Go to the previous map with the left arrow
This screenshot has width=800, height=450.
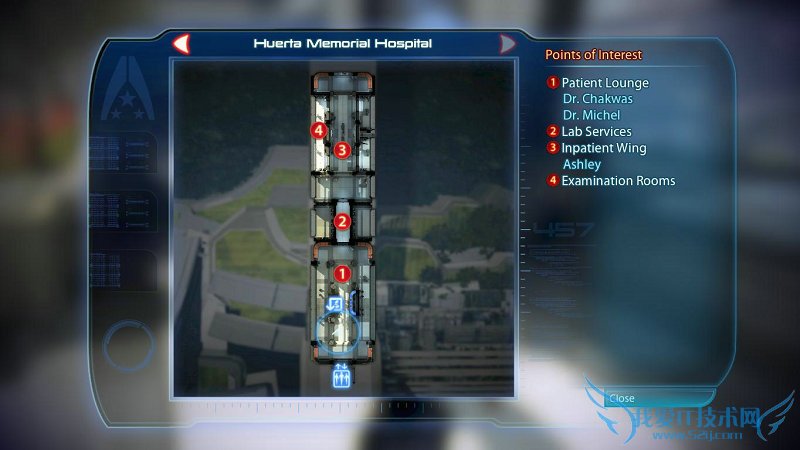pyautogui.click(x=181, y=44)
